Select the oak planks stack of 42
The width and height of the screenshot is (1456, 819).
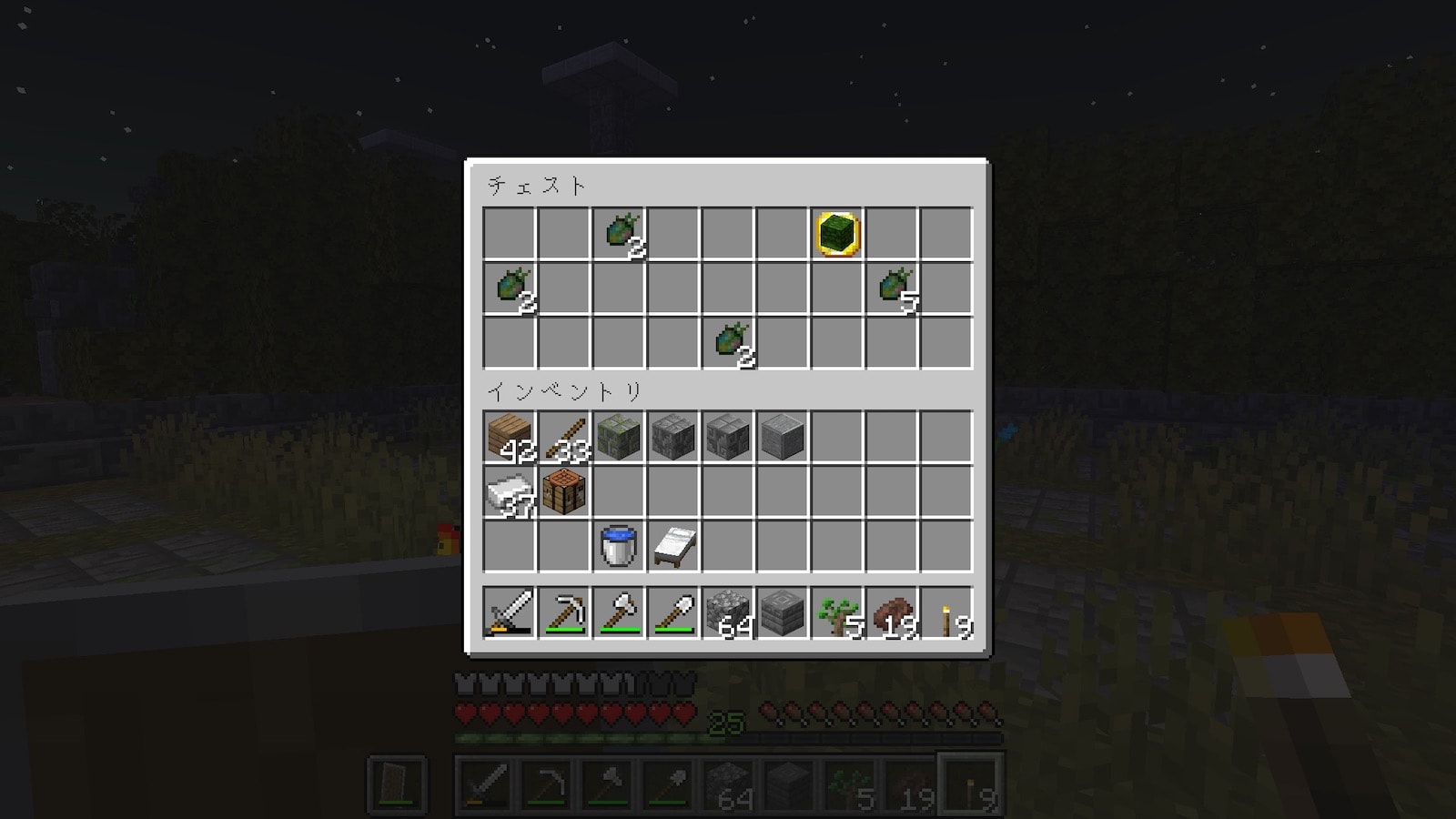point(510,438)
